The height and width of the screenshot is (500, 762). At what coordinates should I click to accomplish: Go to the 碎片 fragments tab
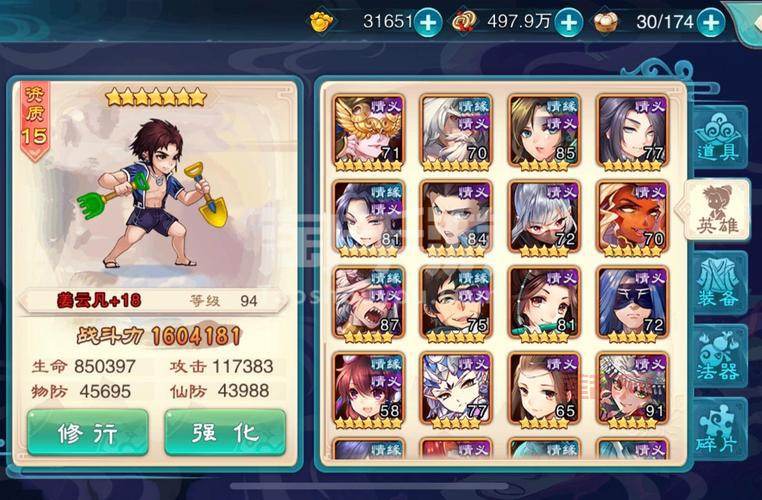point(717,428)
